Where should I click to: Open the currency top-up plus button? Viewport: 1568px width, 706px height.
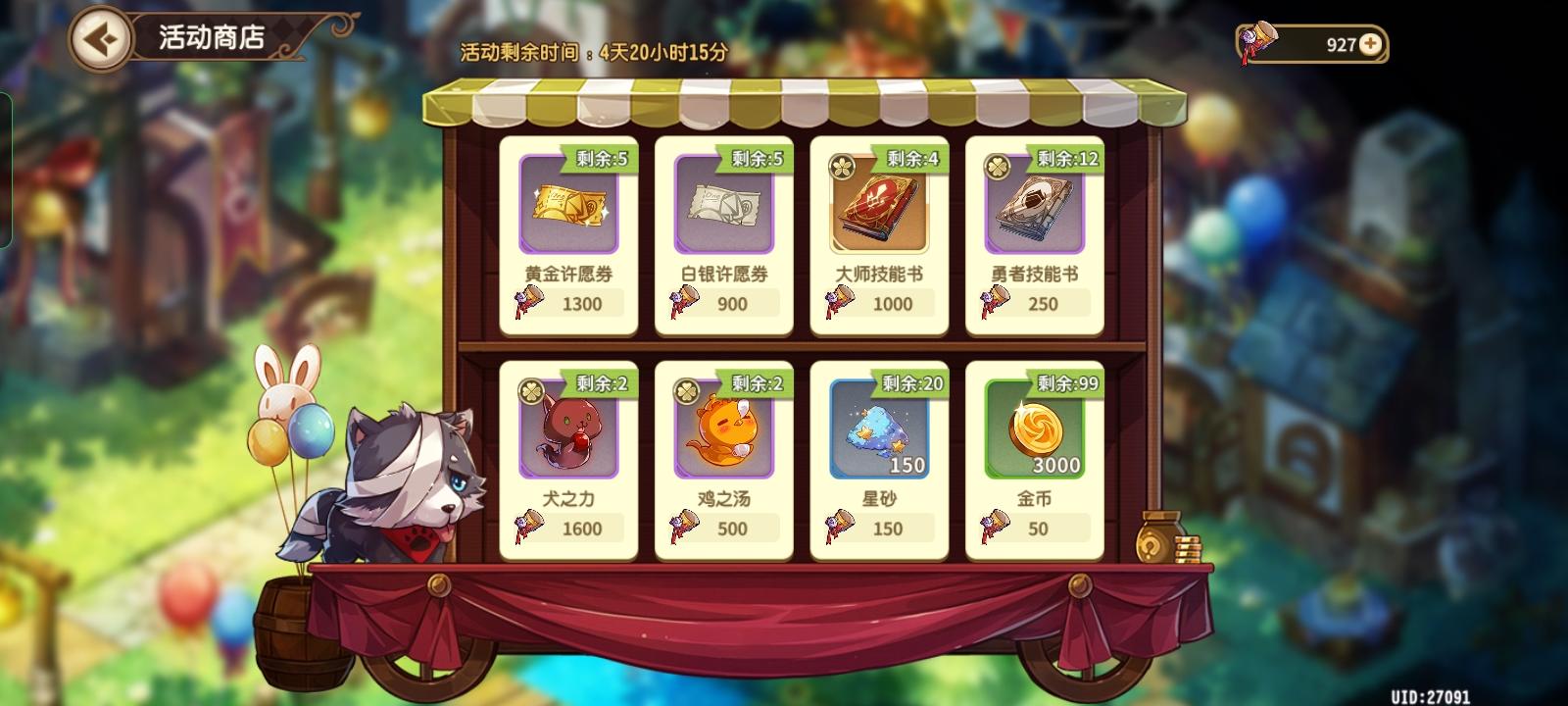pyautogui.click(x=1371, y=42)
